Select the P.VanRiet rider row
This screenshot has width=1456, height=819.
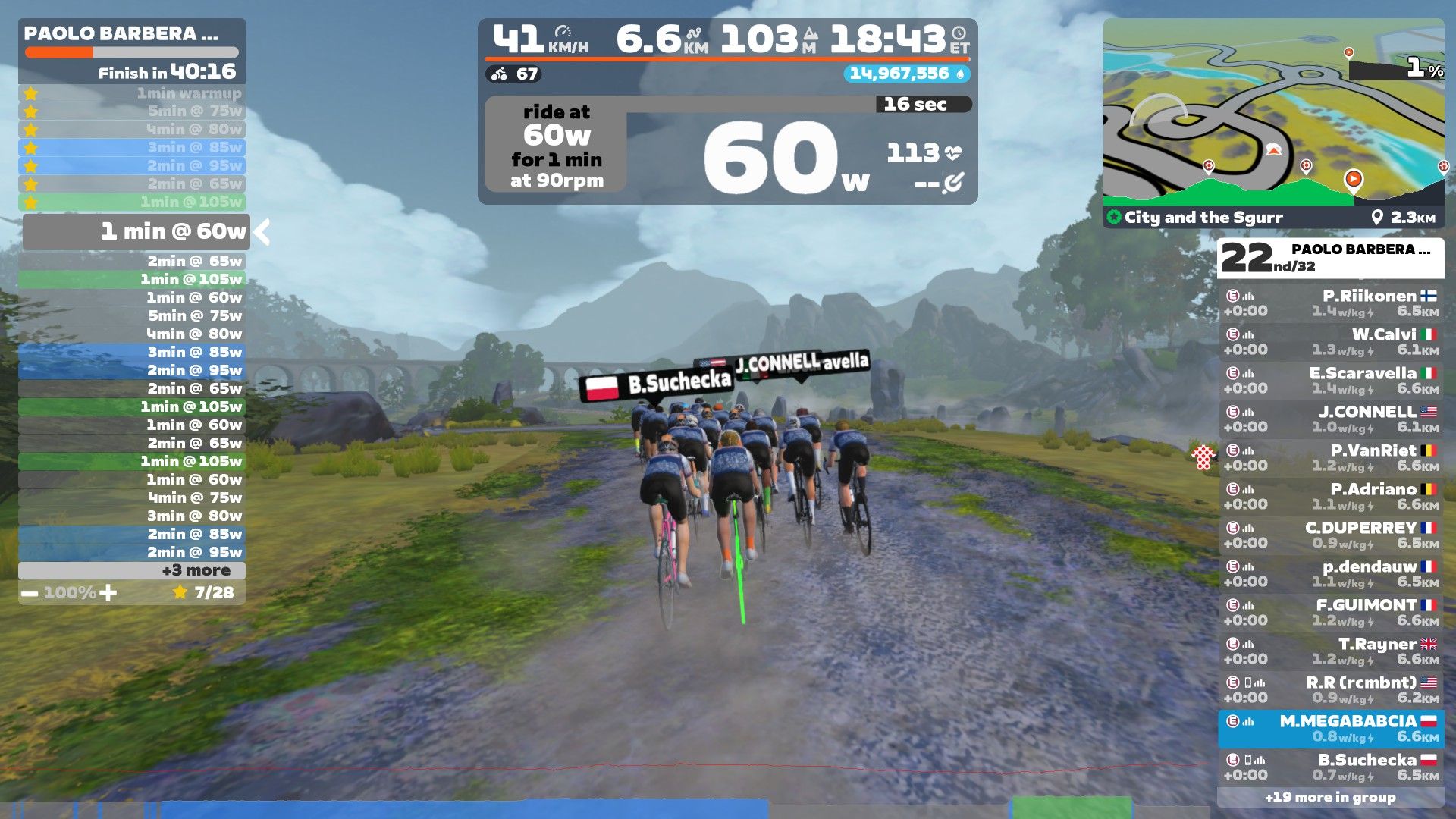coord(1331,458)
